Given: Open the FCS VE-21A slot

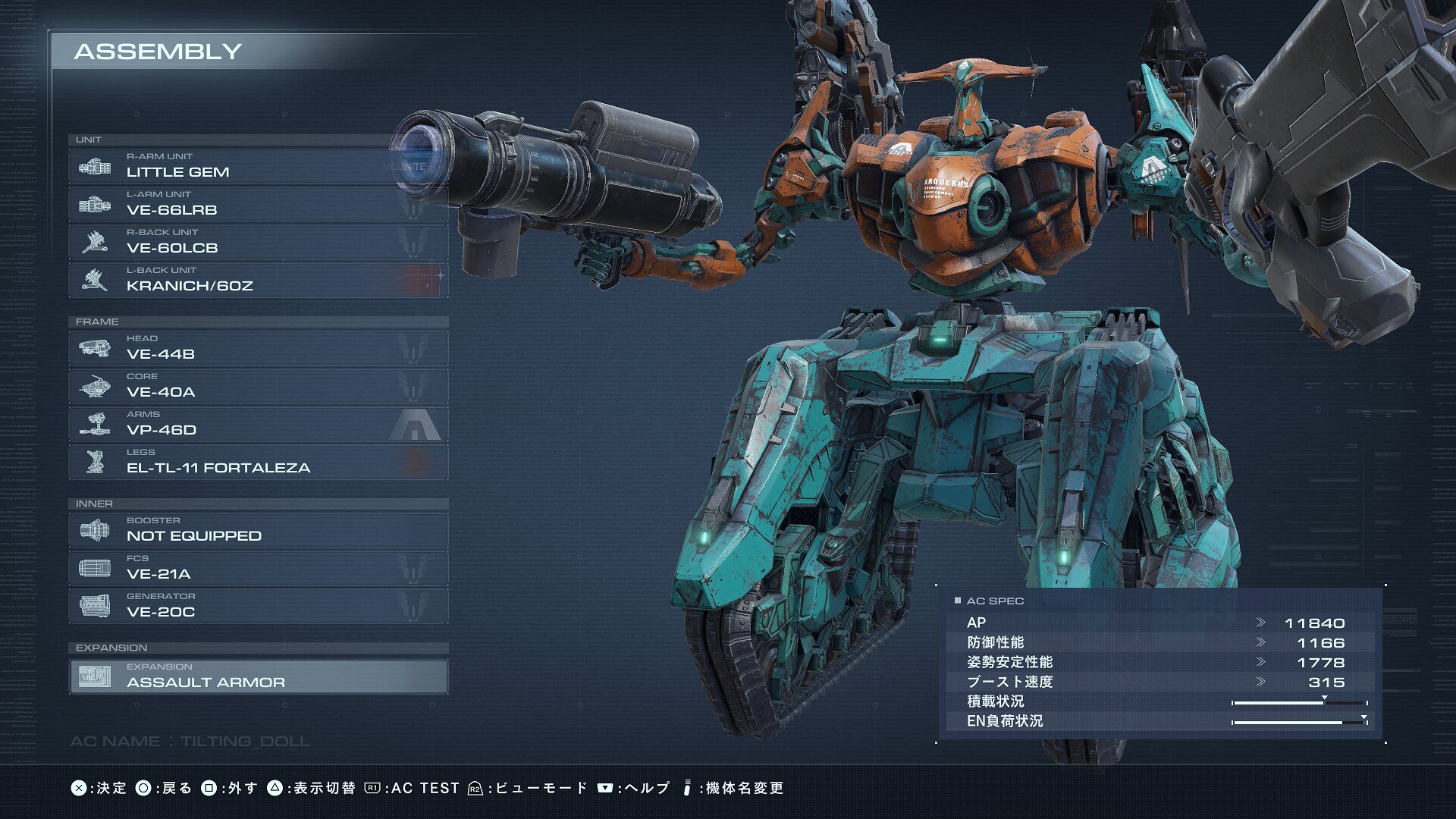Looking at the screenshot, I should 258,568.
